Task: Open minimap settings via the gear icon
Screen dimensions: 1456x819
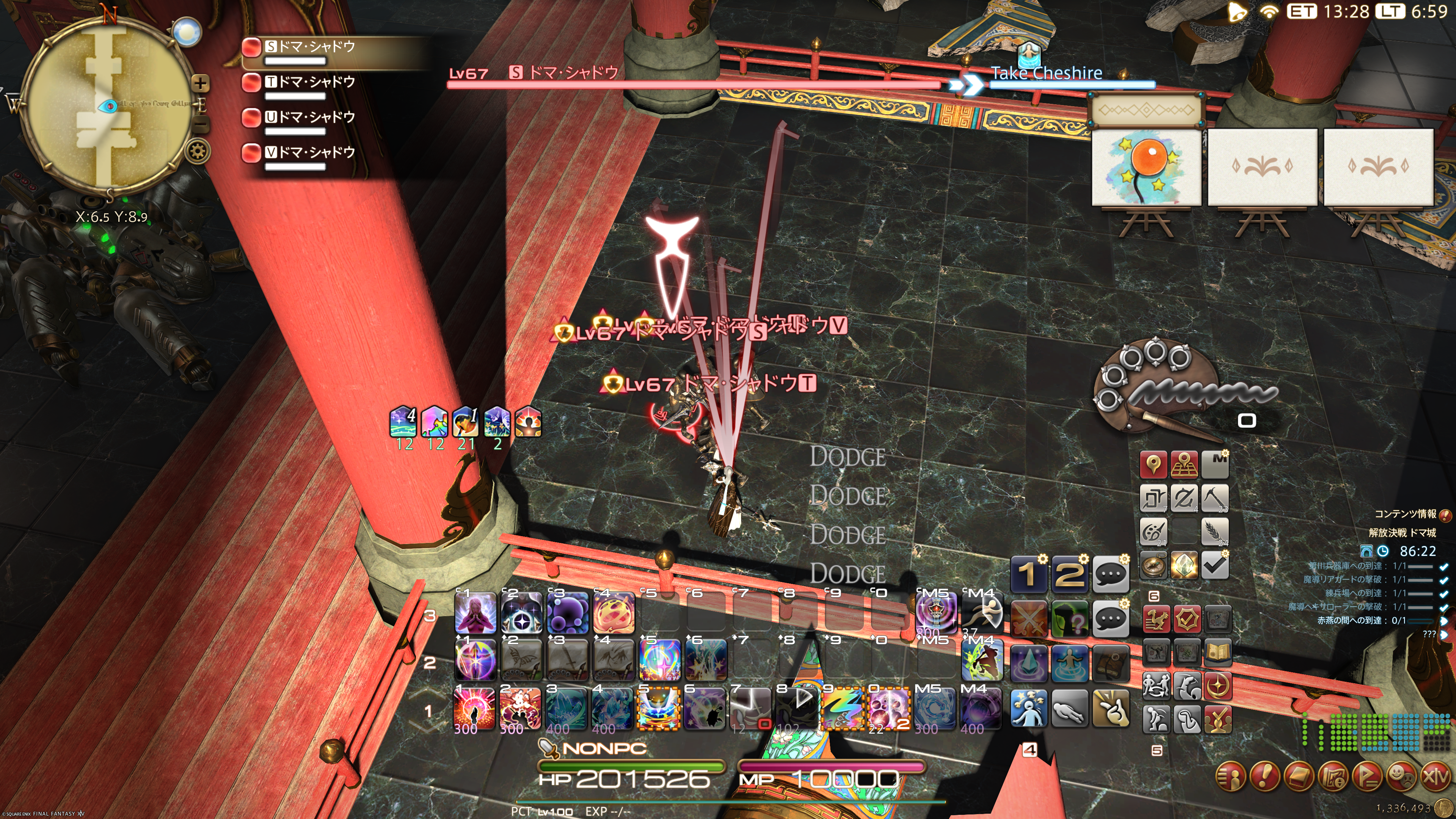Action: pos(197,151)
